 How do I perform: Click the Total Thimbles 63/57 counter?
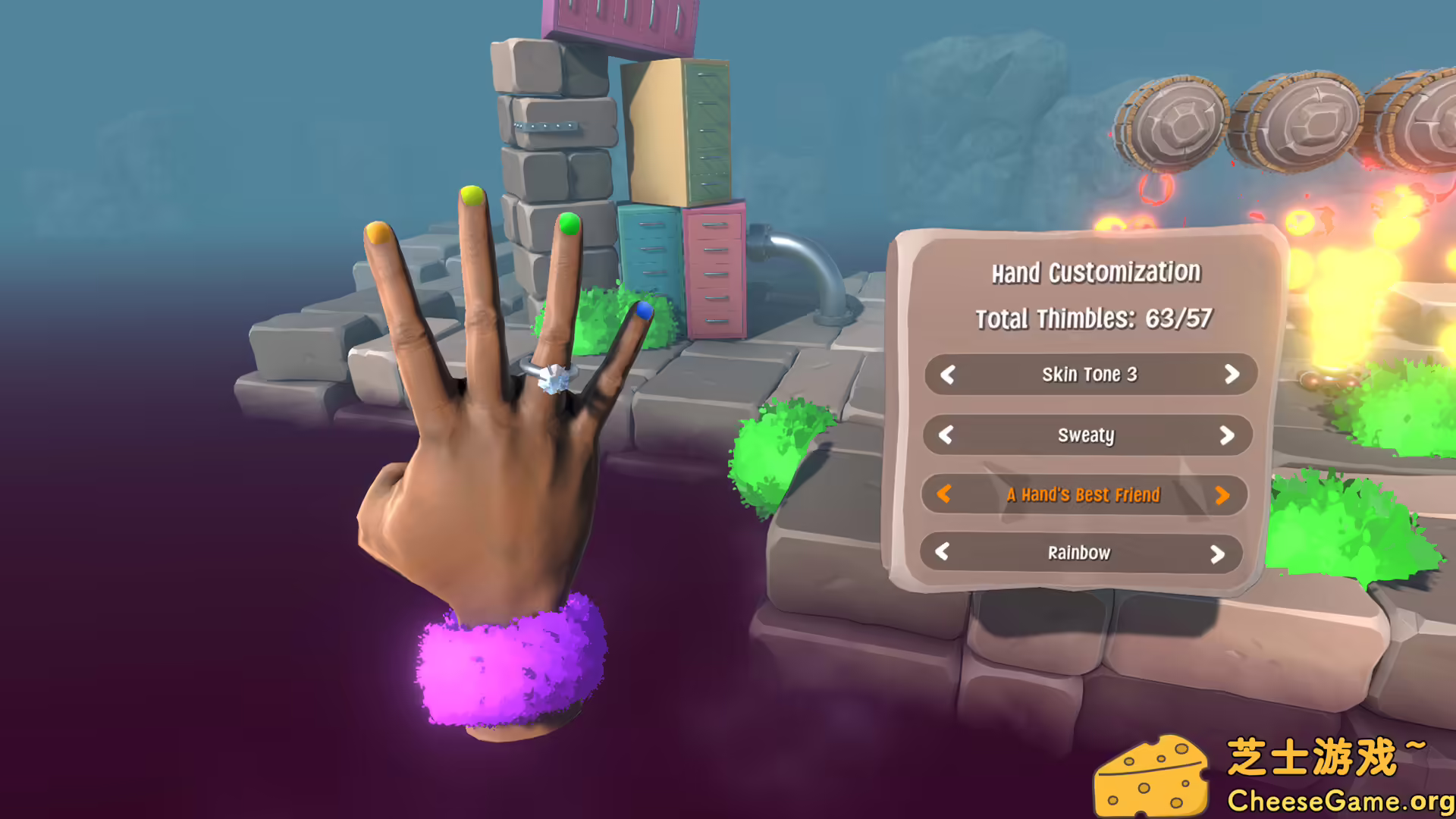coord(1094,319)
